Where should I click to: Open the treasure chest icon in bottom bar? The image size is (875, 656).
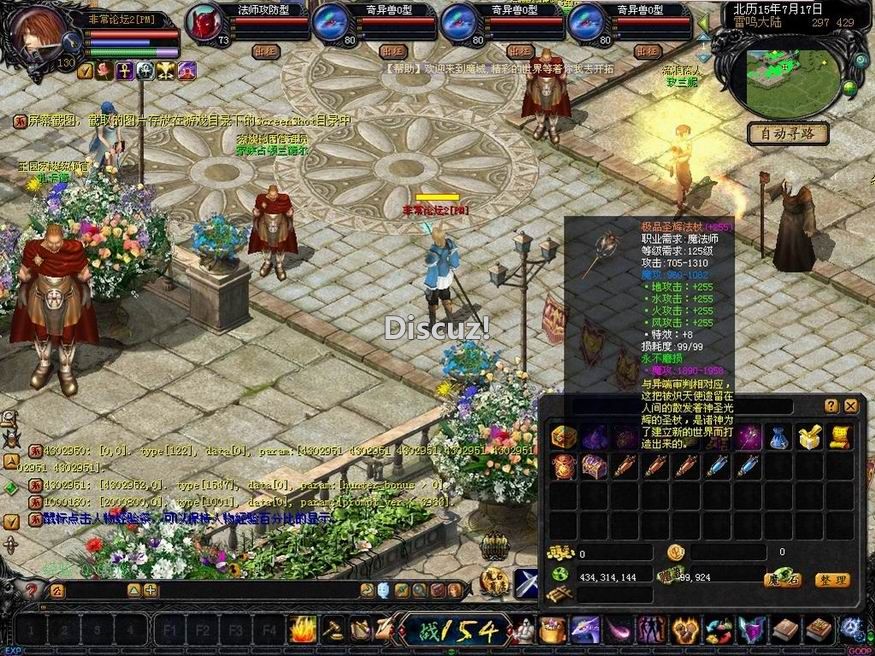pos(552,630)
